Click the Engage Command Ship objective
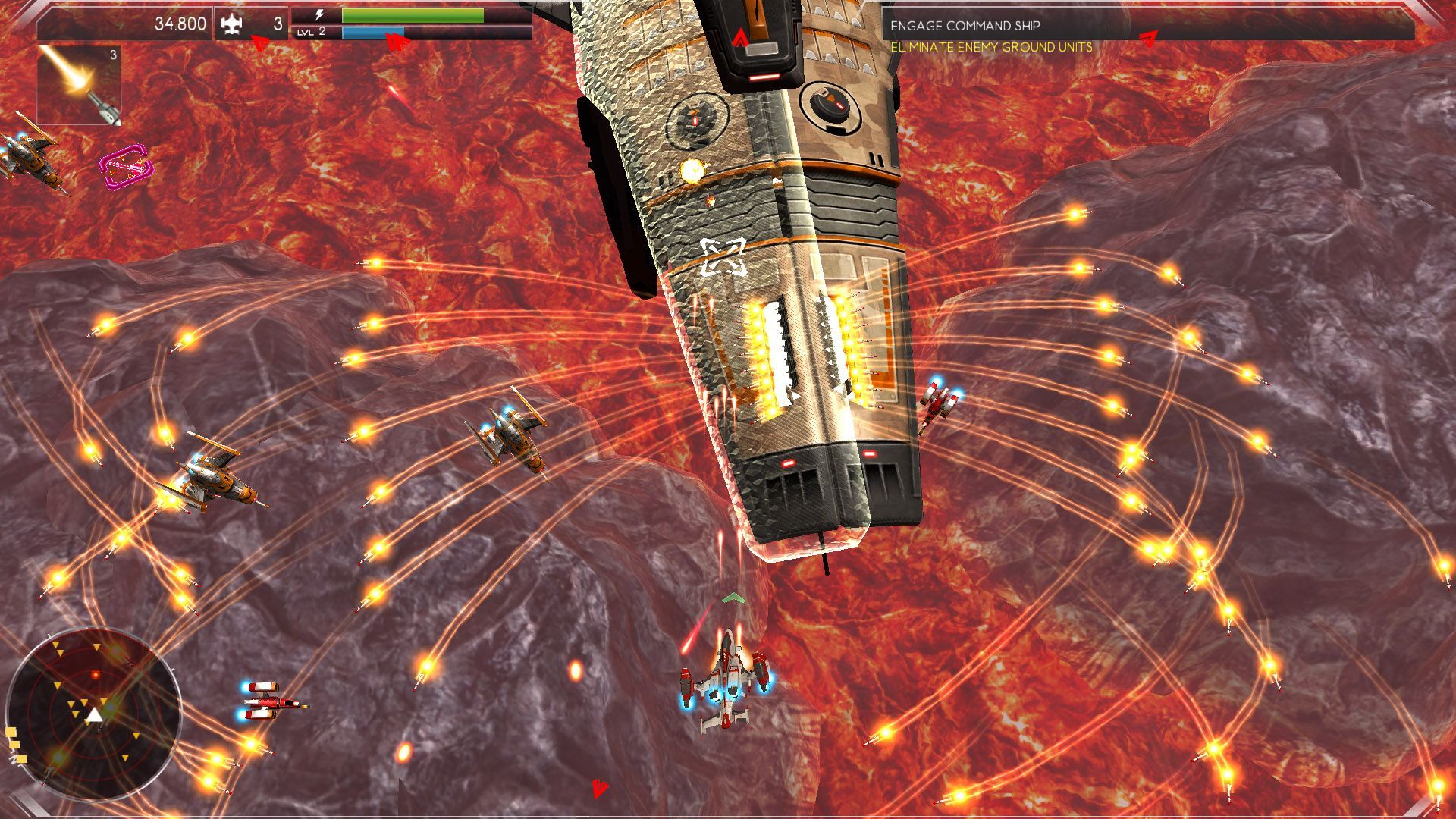 coord(965,26)
